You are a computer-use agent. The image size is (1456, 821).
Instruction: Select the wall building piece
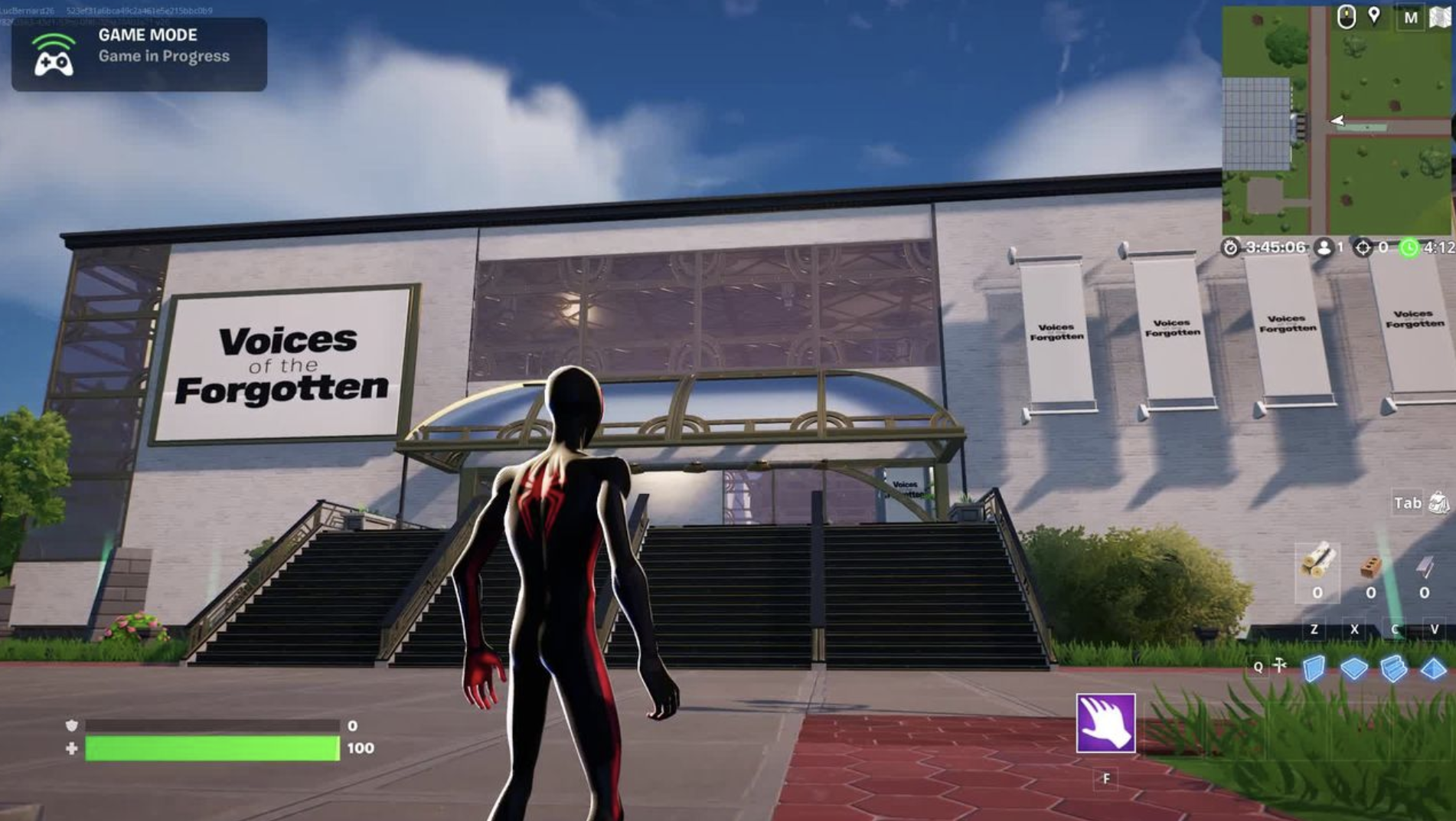coord(1314,668)
